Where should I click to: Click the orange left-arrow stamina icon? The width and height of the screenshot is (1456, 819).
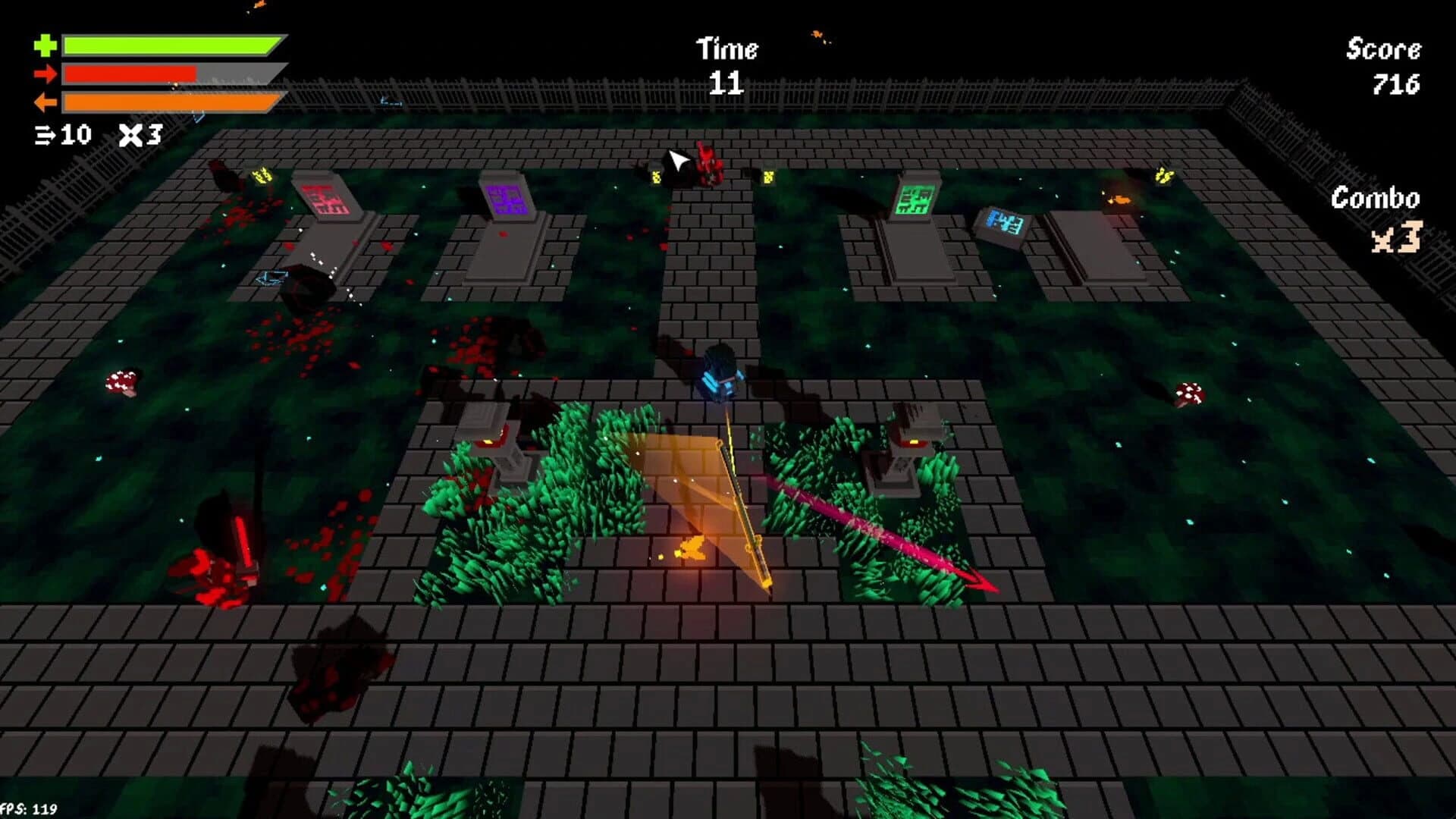[x=47, y=102]
